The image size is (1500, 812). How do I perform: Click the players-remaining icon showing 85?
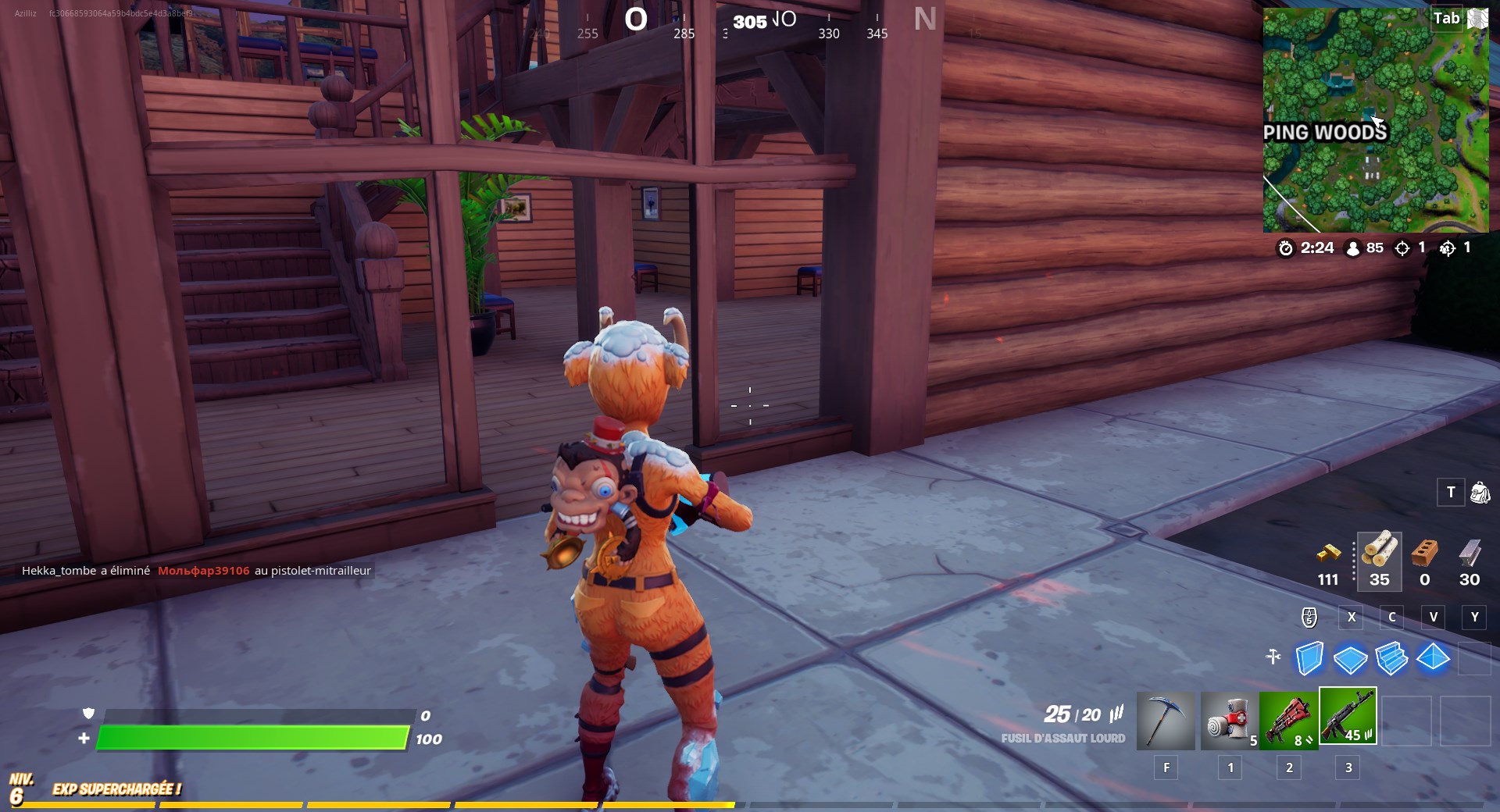(1353, 248)
